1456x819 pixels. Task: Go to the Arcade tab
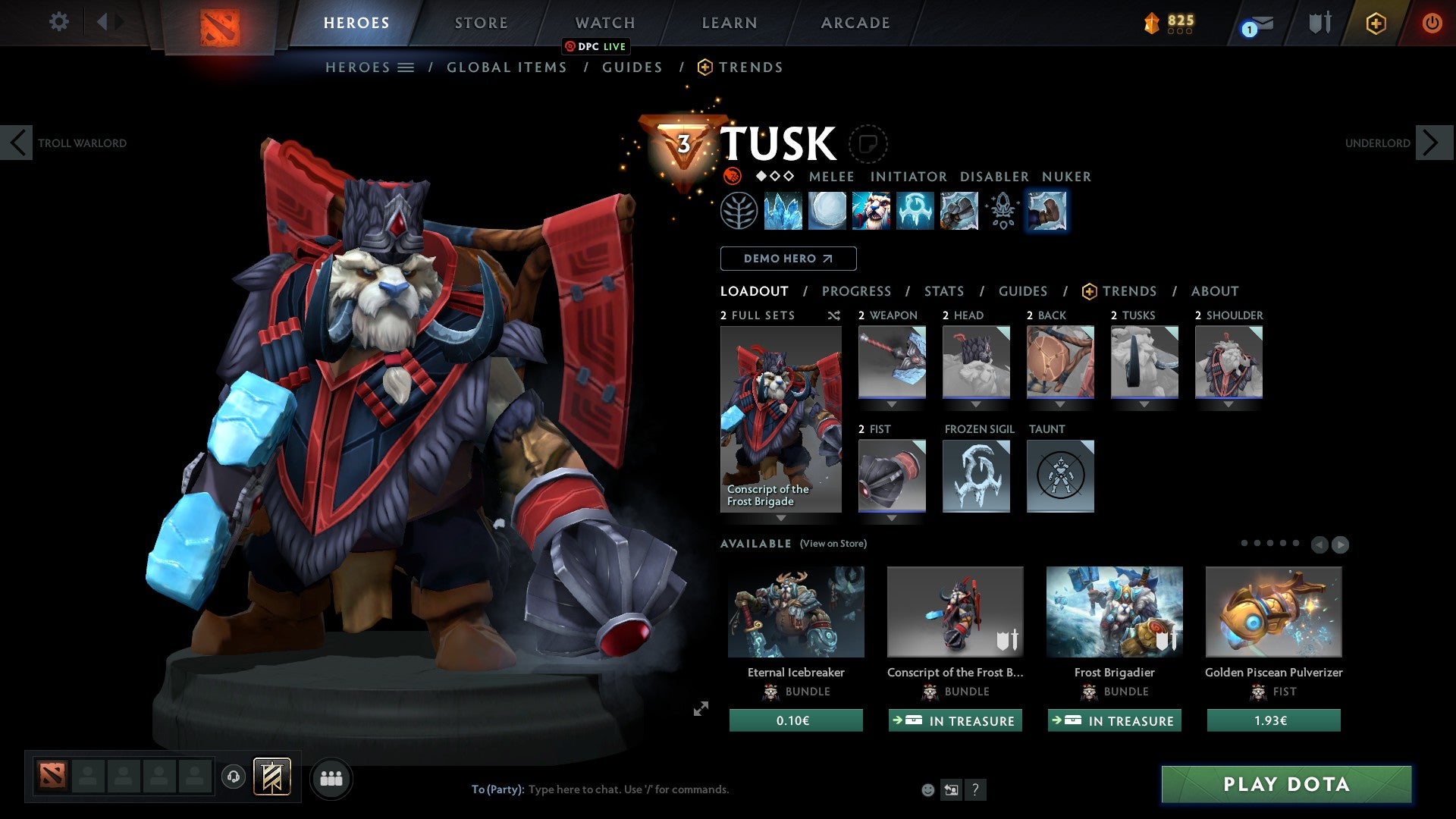(x=855, y=23)
